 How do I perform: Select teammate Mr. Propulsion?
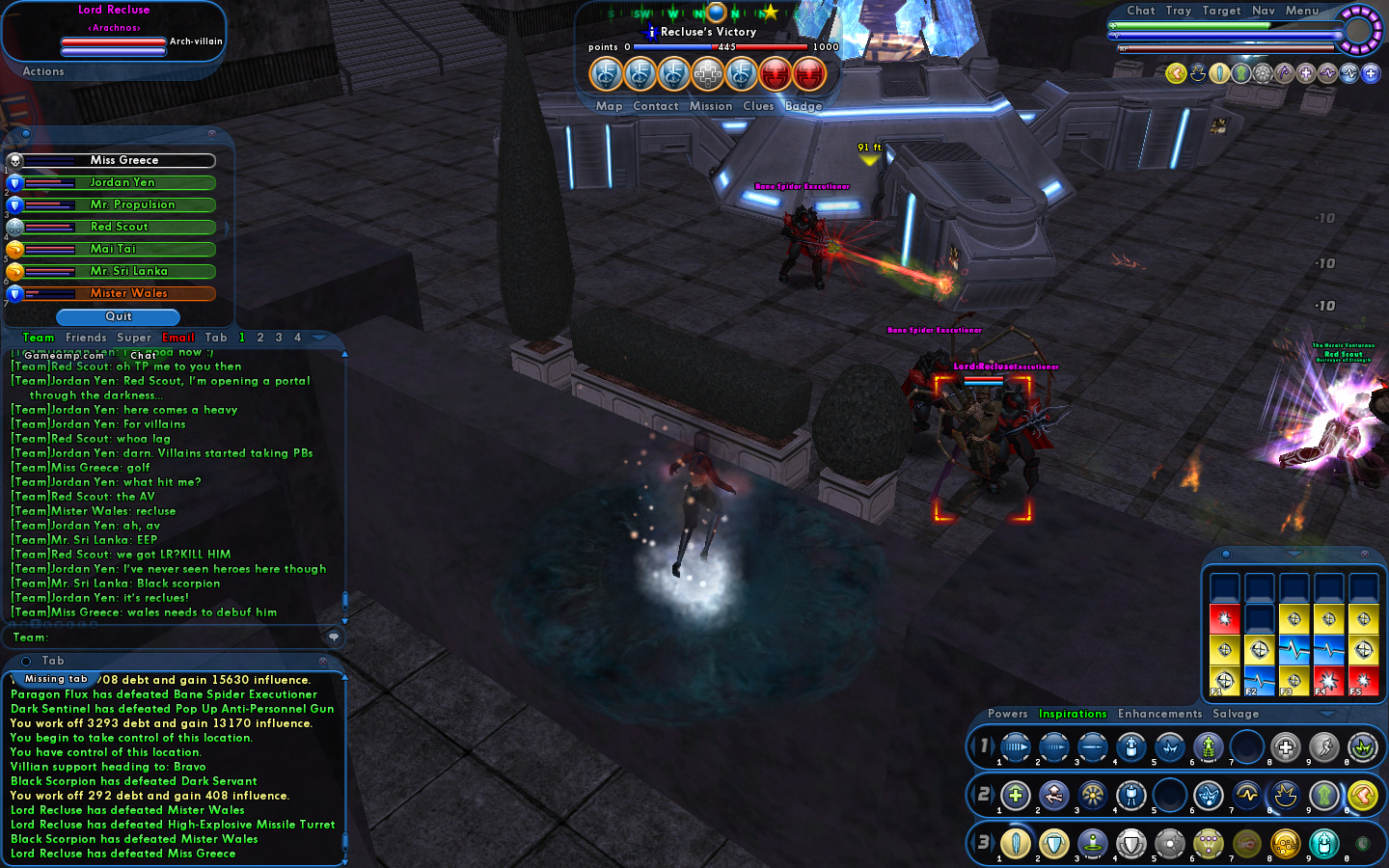(x=132, y=204)
